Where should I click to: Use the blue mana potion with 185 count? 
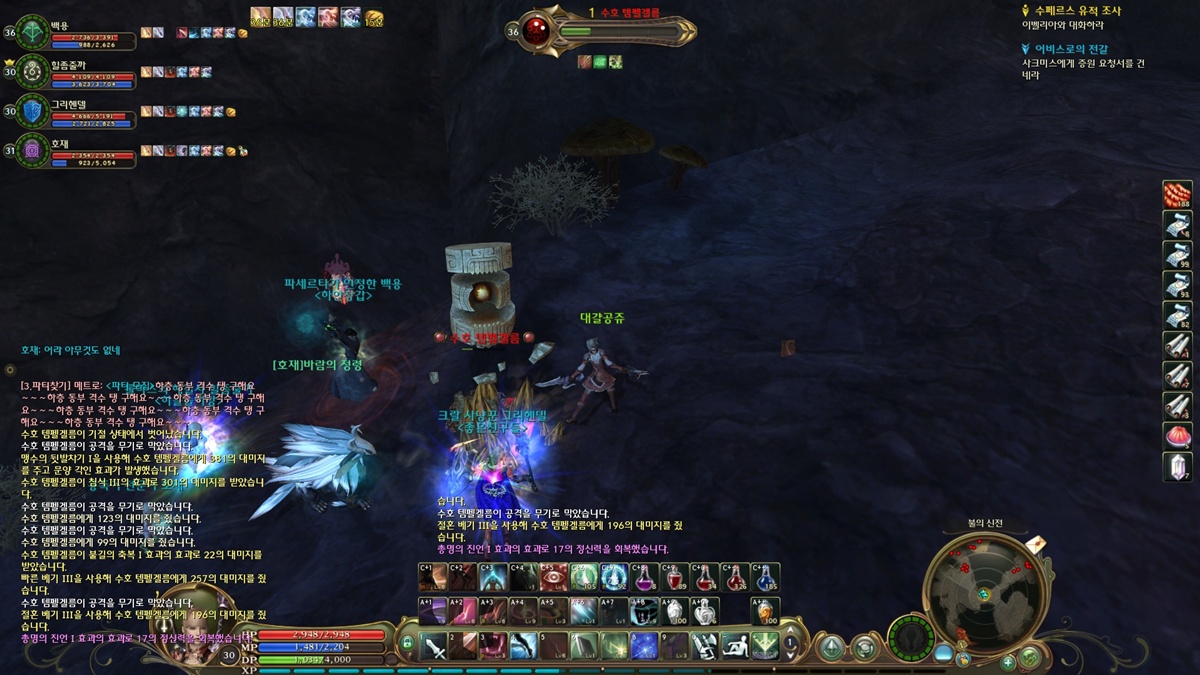coord(765,577)
